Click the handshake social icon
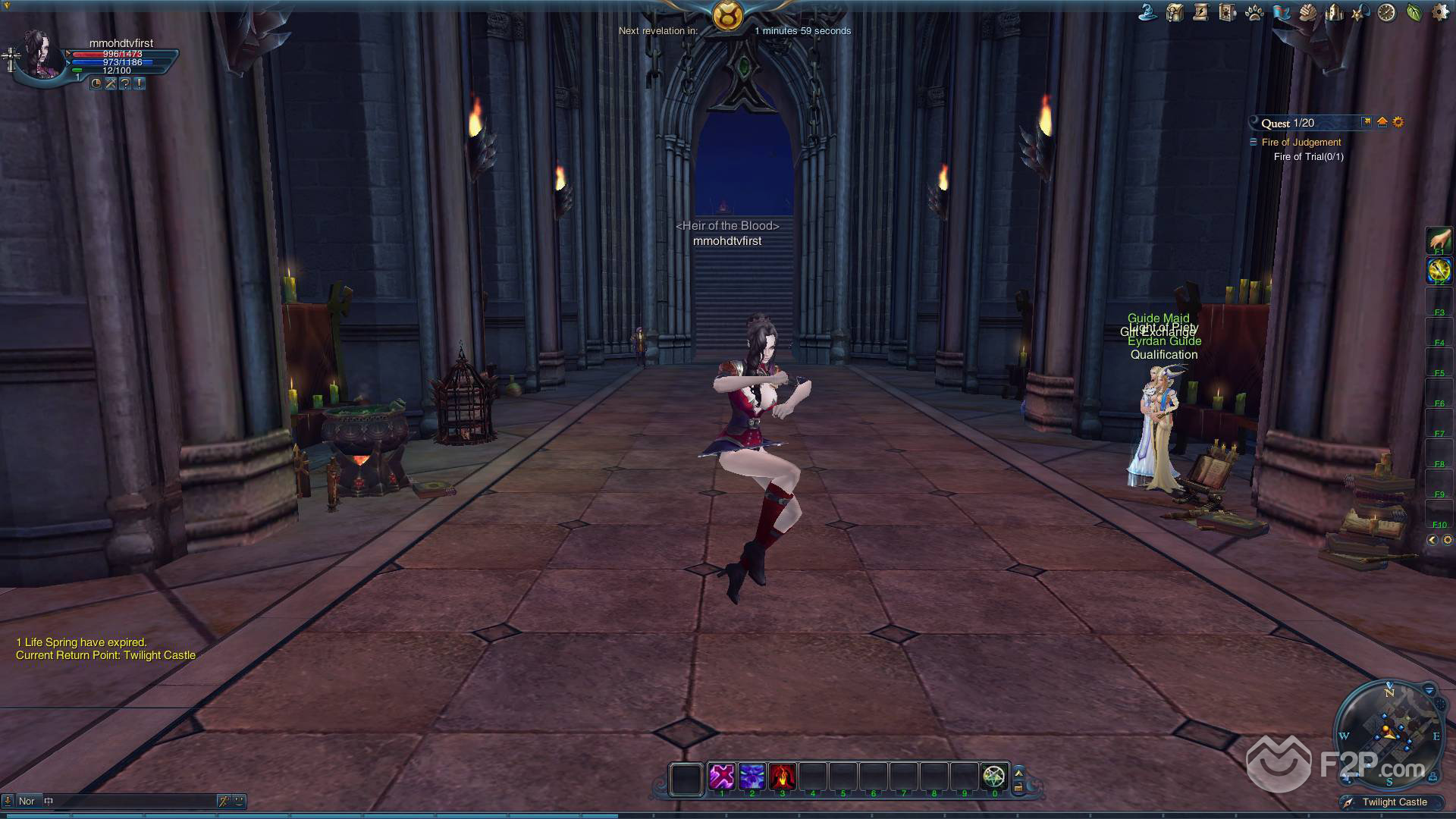1456x819 pixels. pyautogui.click(x=1307, y=12)
